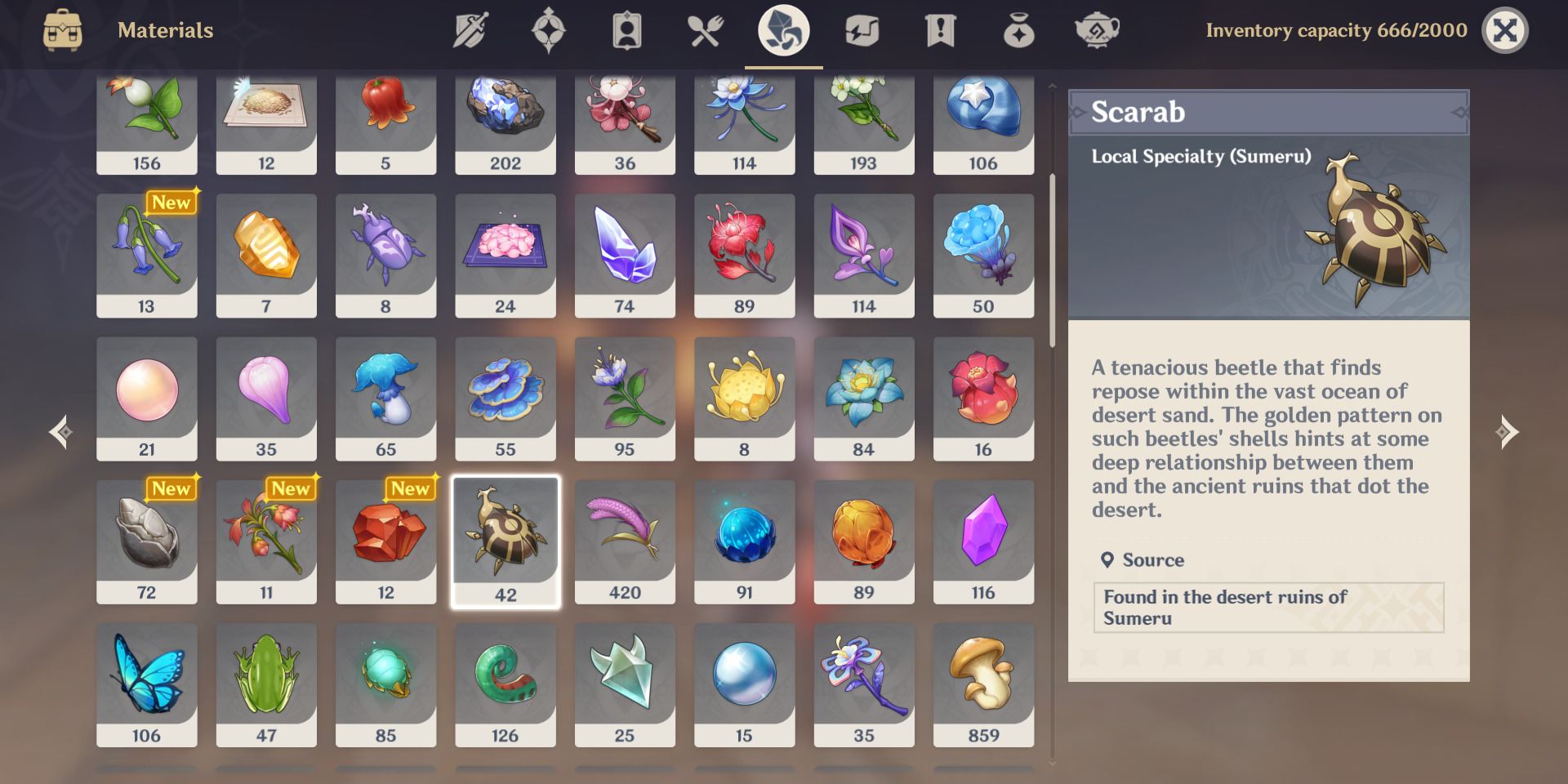This screenshot has width=1568, height=784.
Task: Click the Materials crystal icon
Action: pos(783,30)
